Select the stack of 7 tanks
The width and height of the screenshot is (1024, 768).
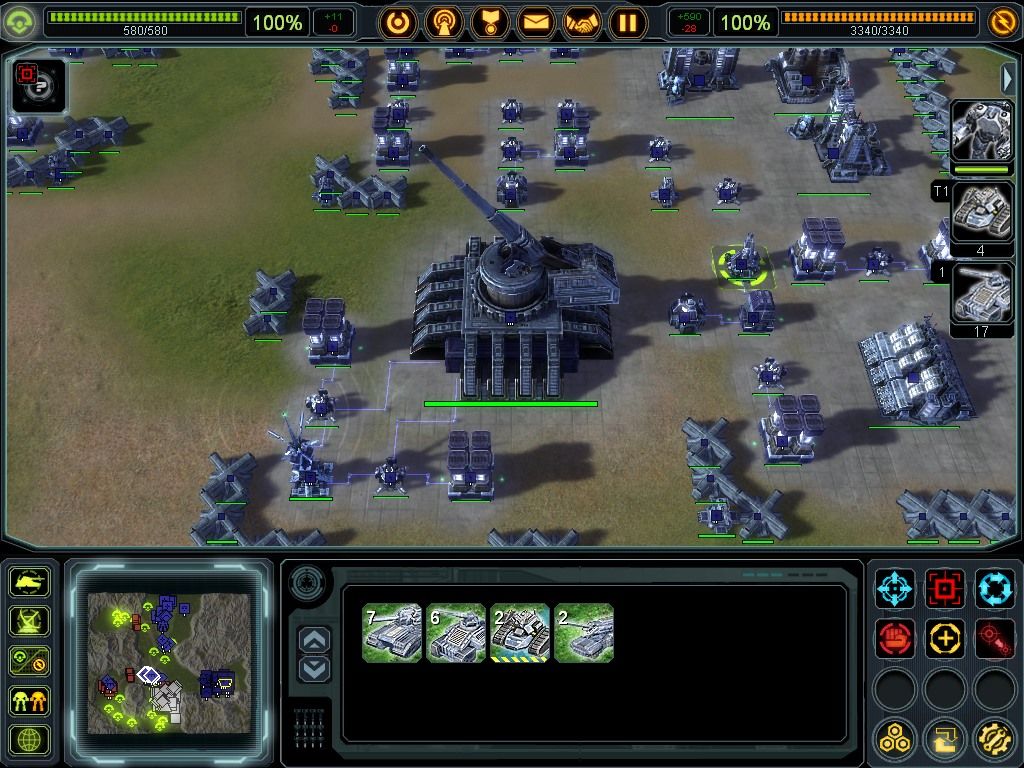click(x=392, y=632)
